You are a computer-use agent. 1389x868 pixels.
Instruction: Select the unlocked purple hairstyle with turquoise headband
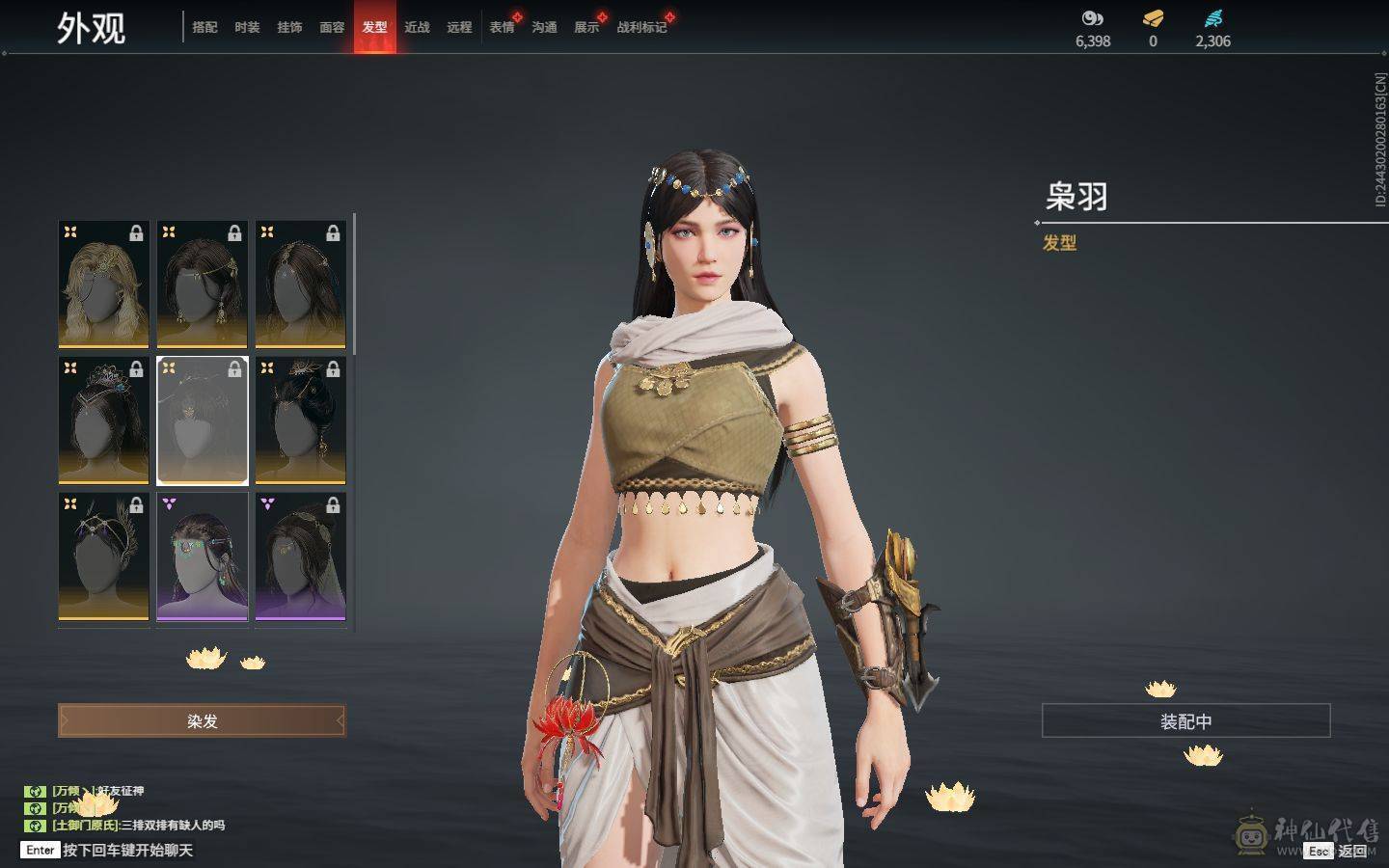coord(203,556)
